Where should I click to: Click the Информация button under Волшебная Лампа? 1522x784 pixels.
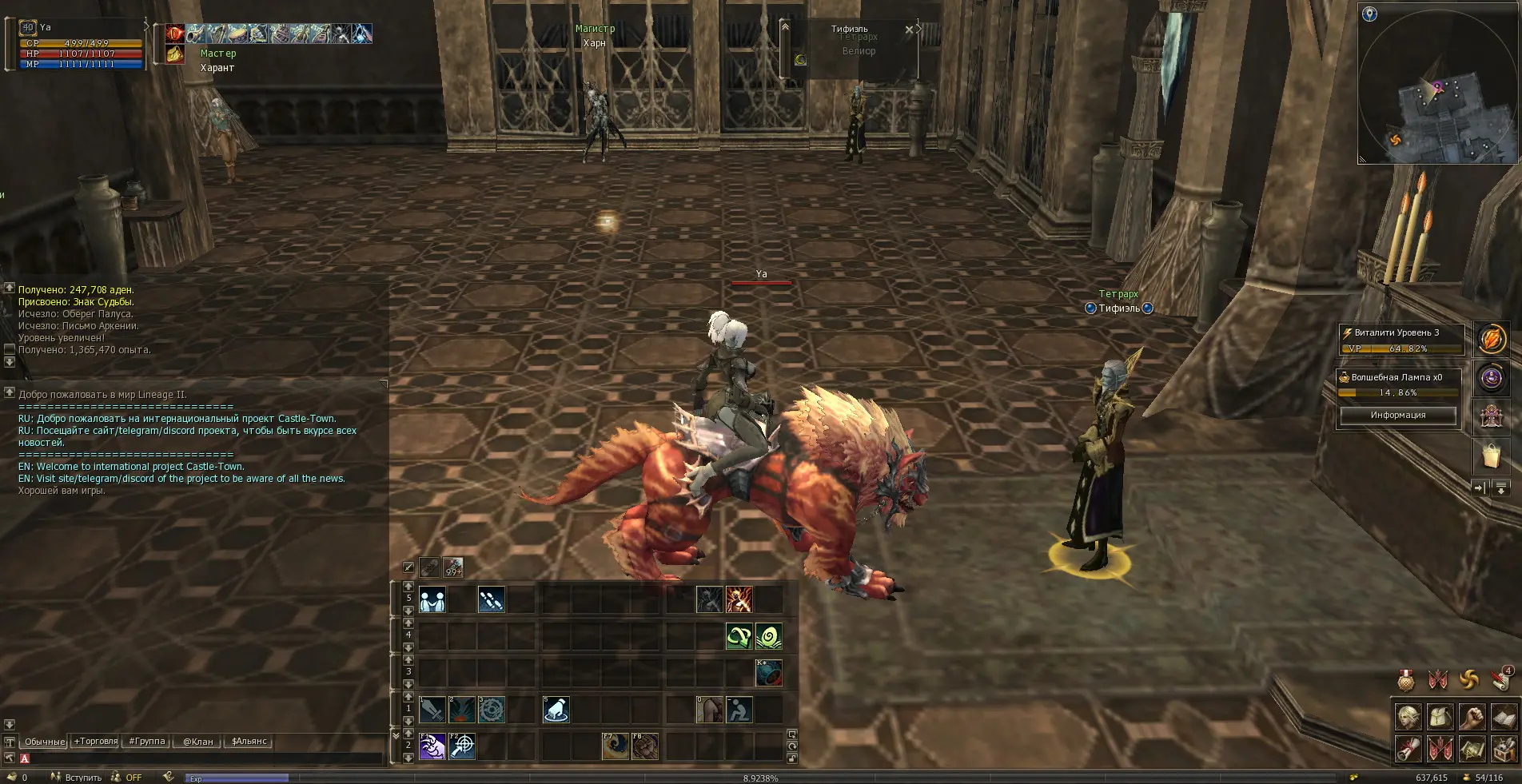(x=1397, y=416)
